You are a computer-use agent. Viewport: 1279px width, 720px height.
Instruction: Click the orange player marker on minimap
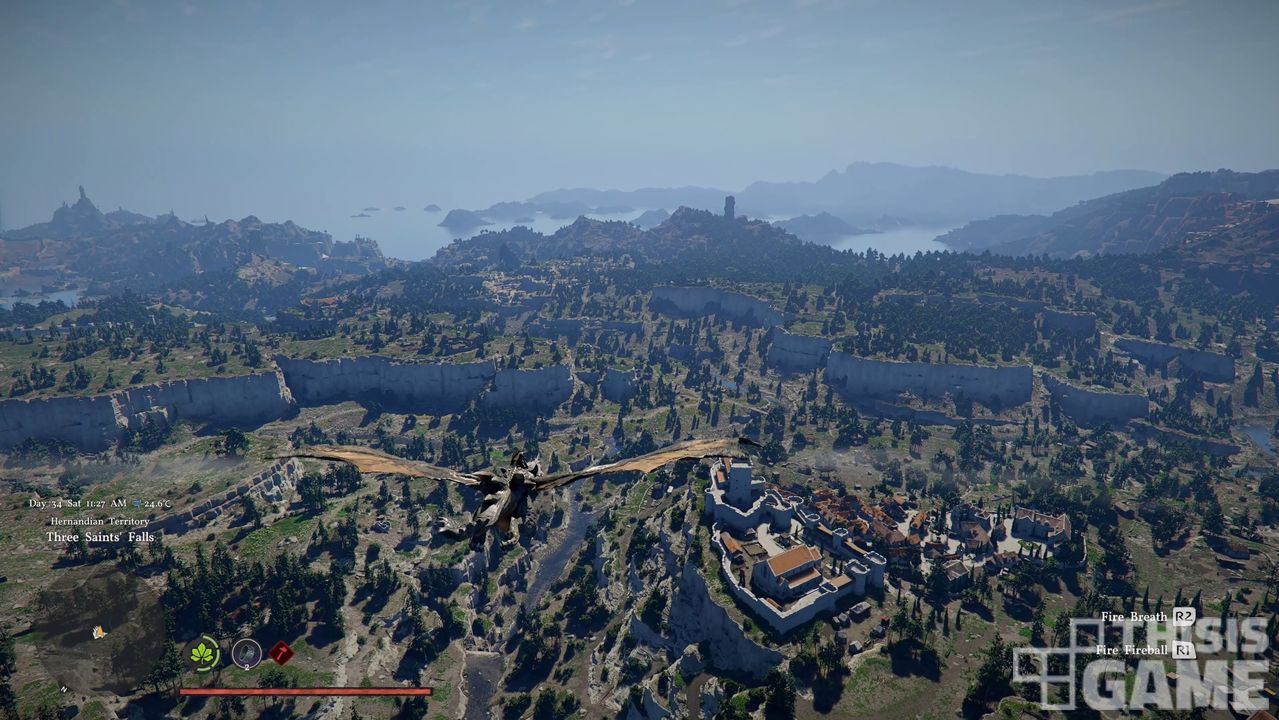coord(98,632)
